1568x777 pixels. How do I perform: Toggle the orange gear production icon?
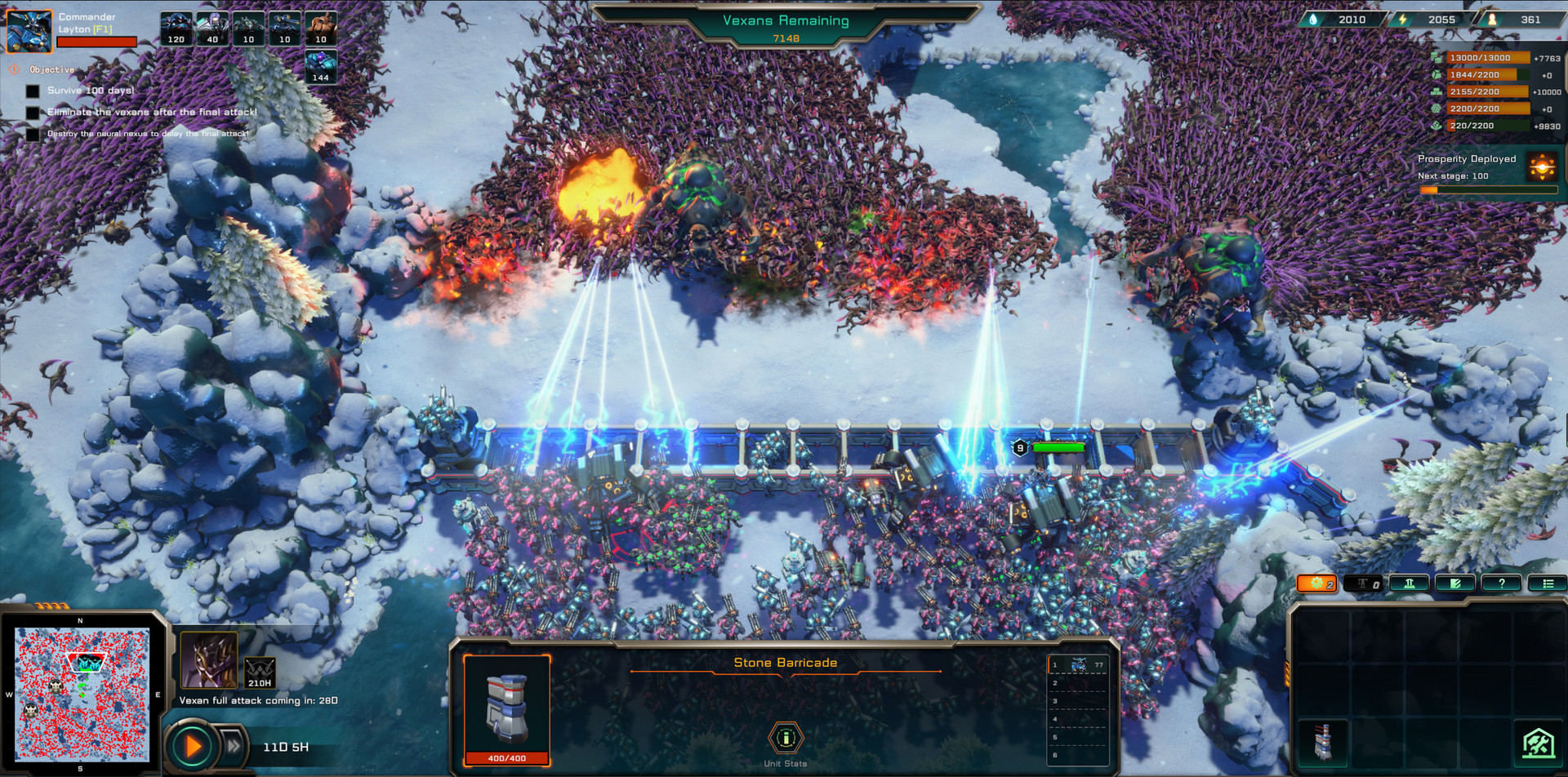tap(1316, 583)
